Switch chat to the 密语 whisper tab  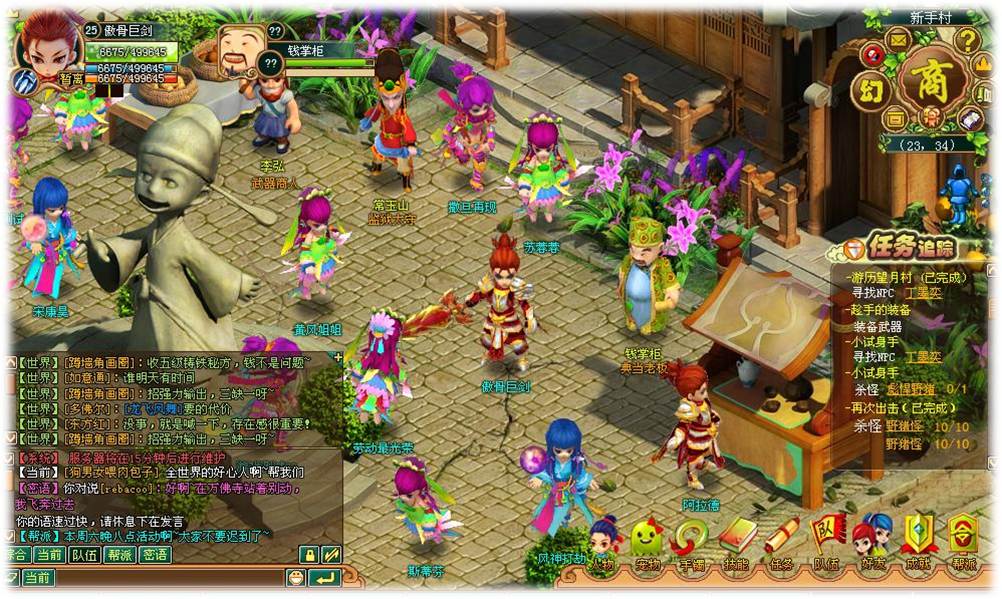pos(154,554)
